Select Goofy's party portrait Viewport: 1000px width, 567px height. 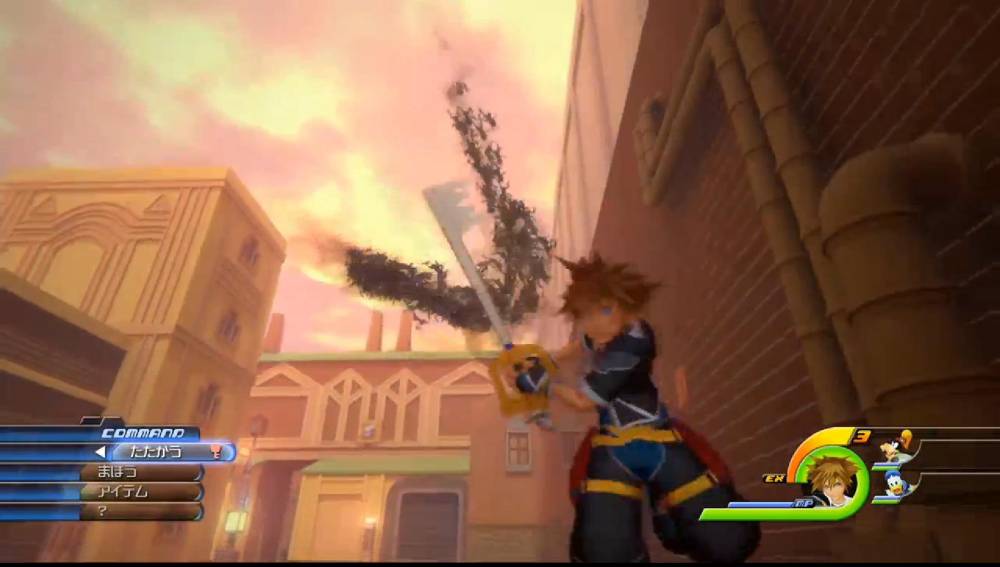click(896, 447)
